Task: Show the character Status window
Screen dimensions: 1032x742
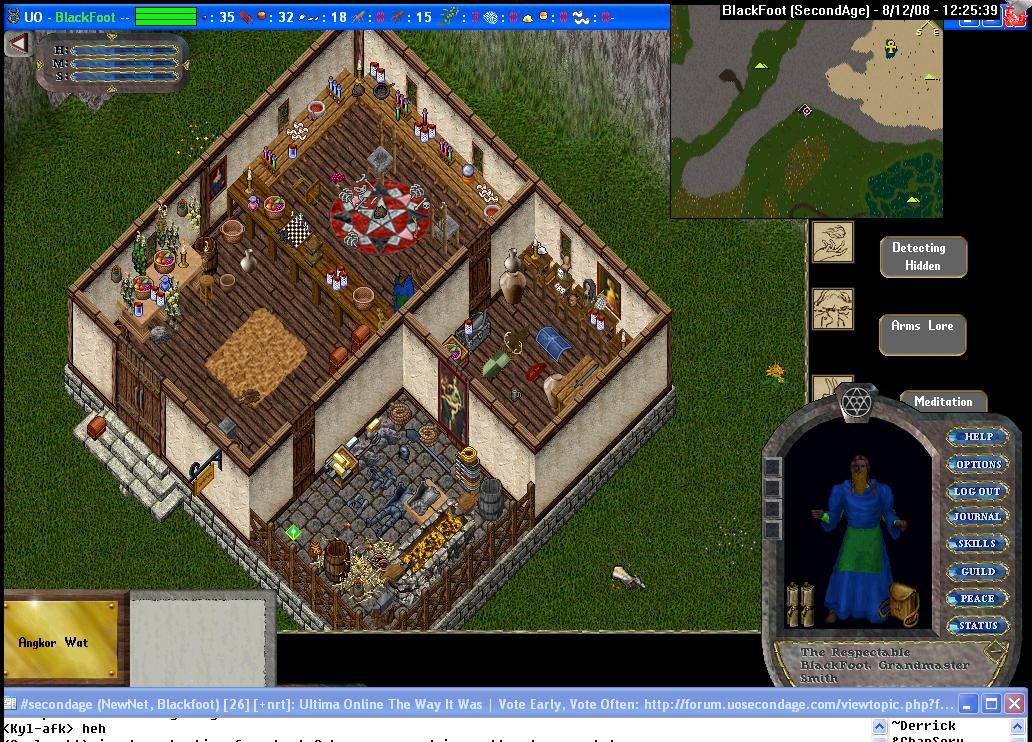Action: pos(977,625)
